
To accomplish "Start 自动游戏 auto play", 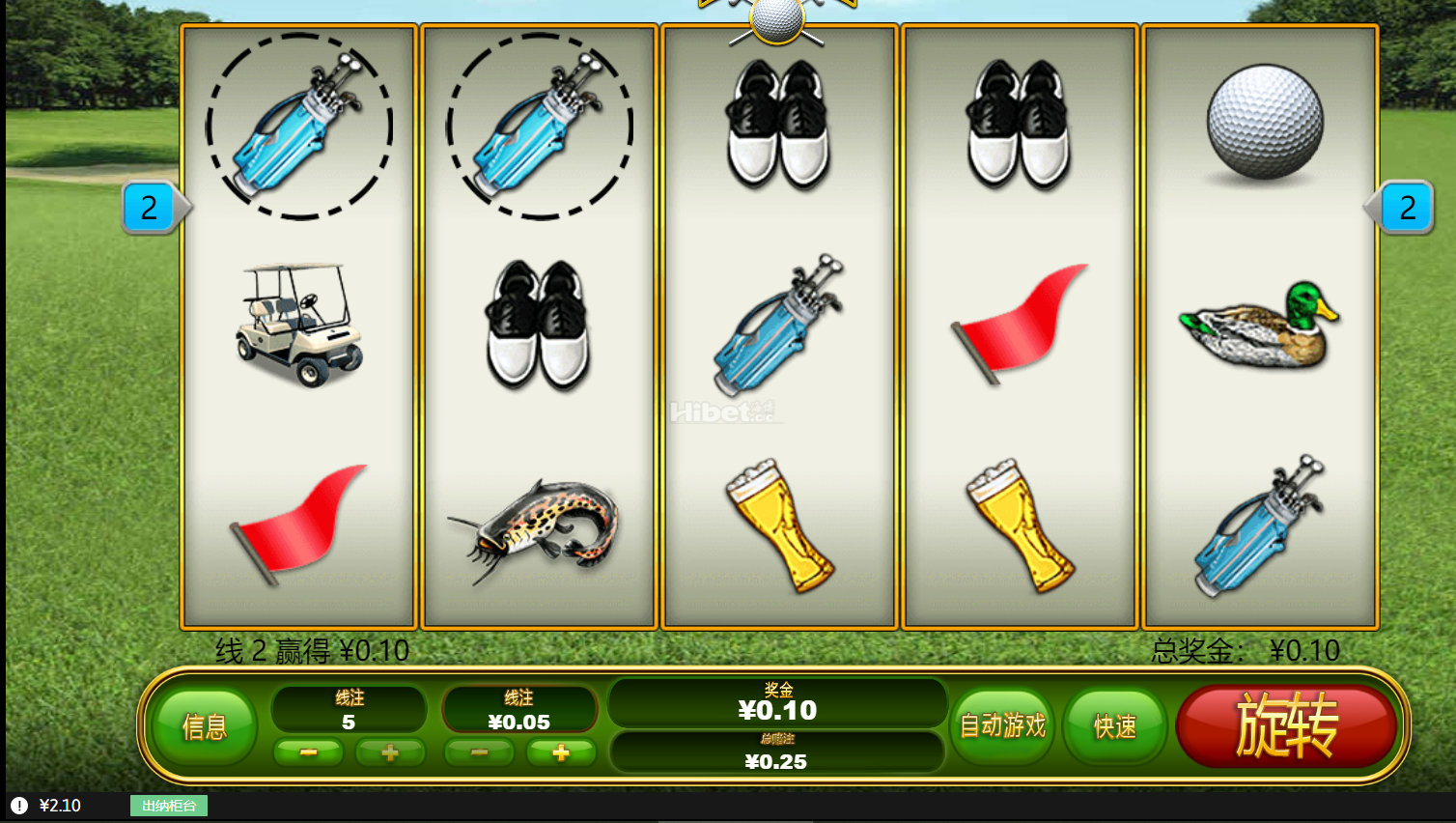I will (1003, 725).
